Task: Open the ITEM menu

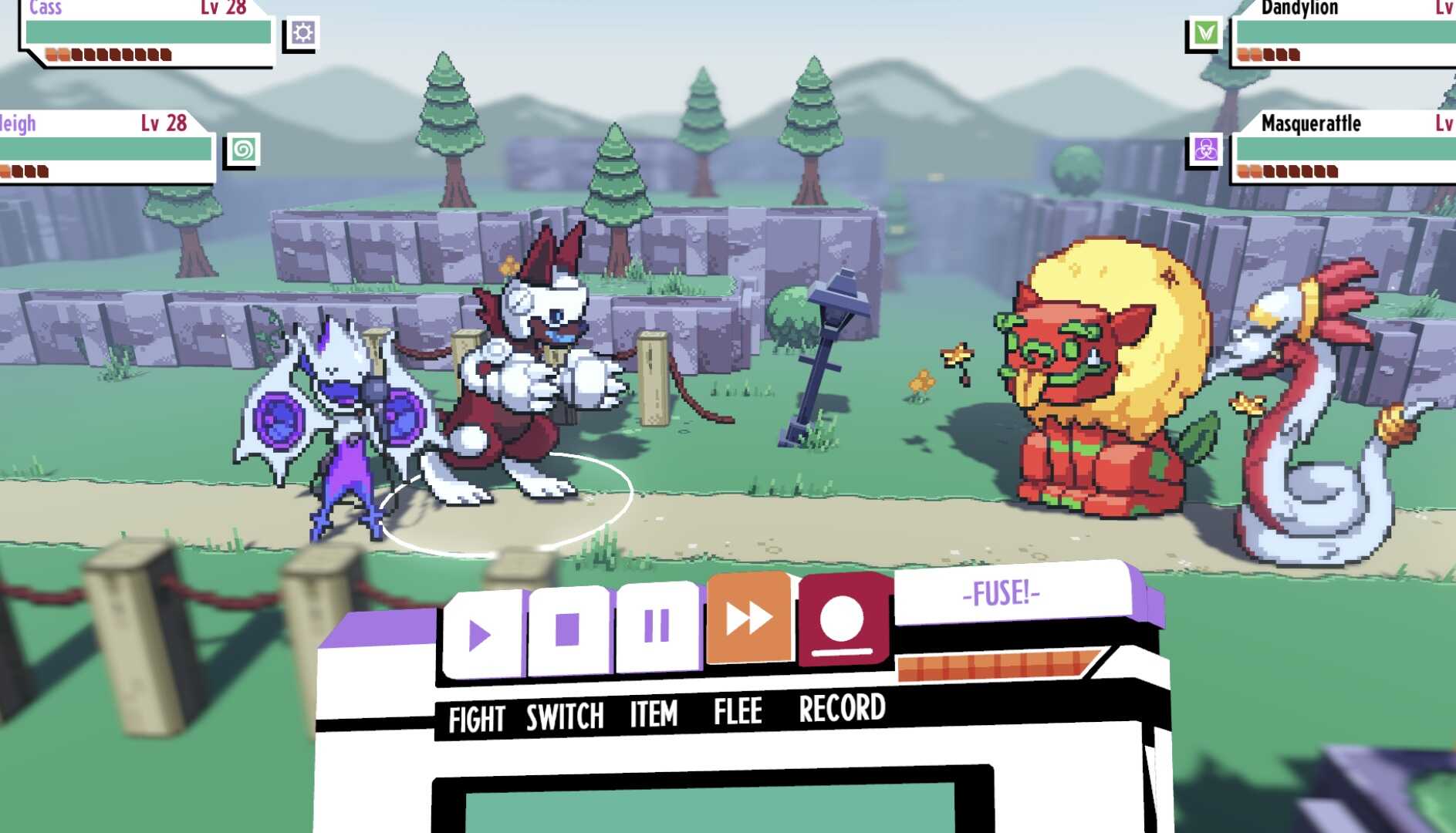Action: click(x=652, y=717)
